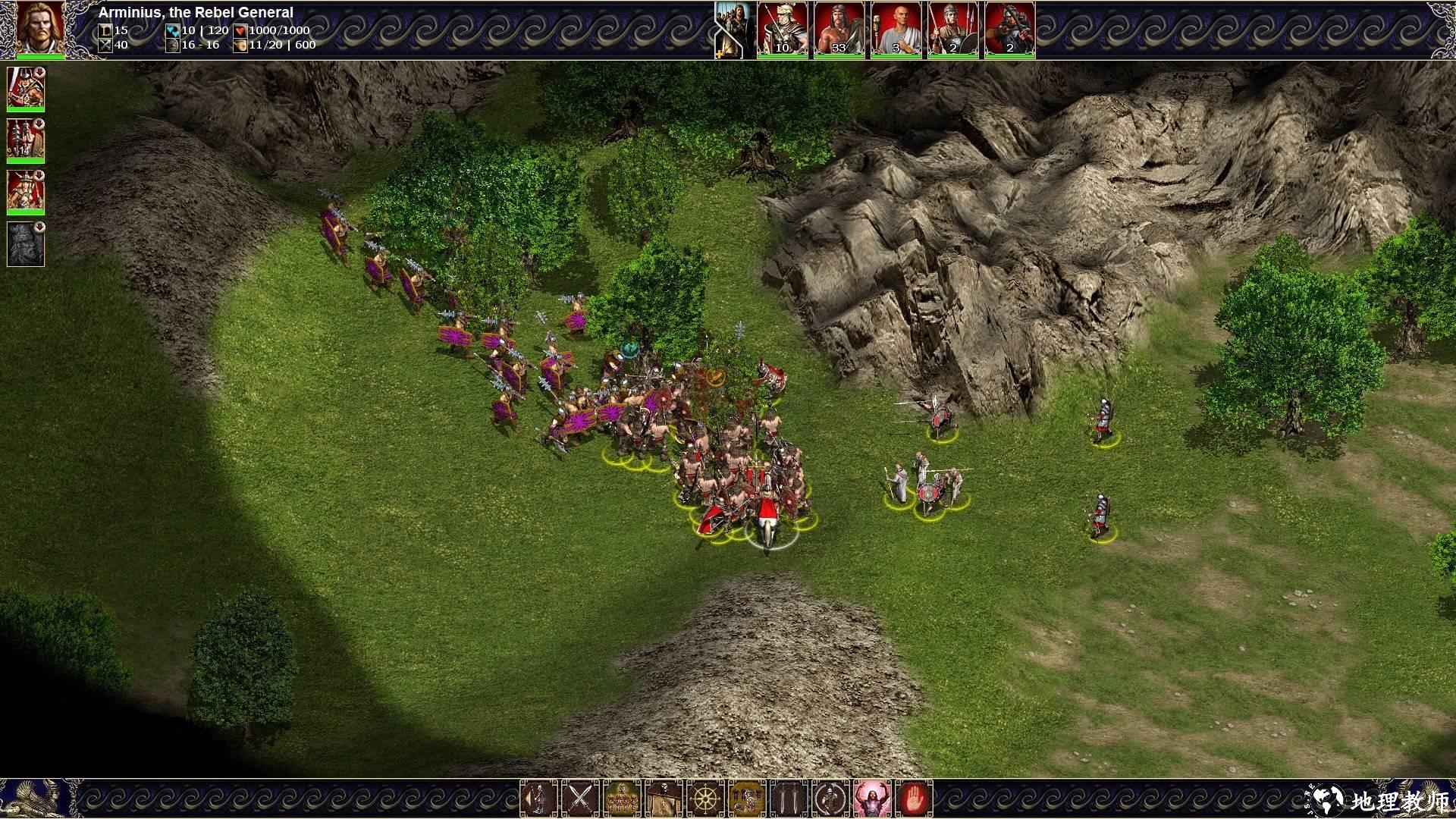Click the greyed-out stone face slot
Viewport: 1456px width, 819px height.
pyautogui.click(x=26, y=244)
